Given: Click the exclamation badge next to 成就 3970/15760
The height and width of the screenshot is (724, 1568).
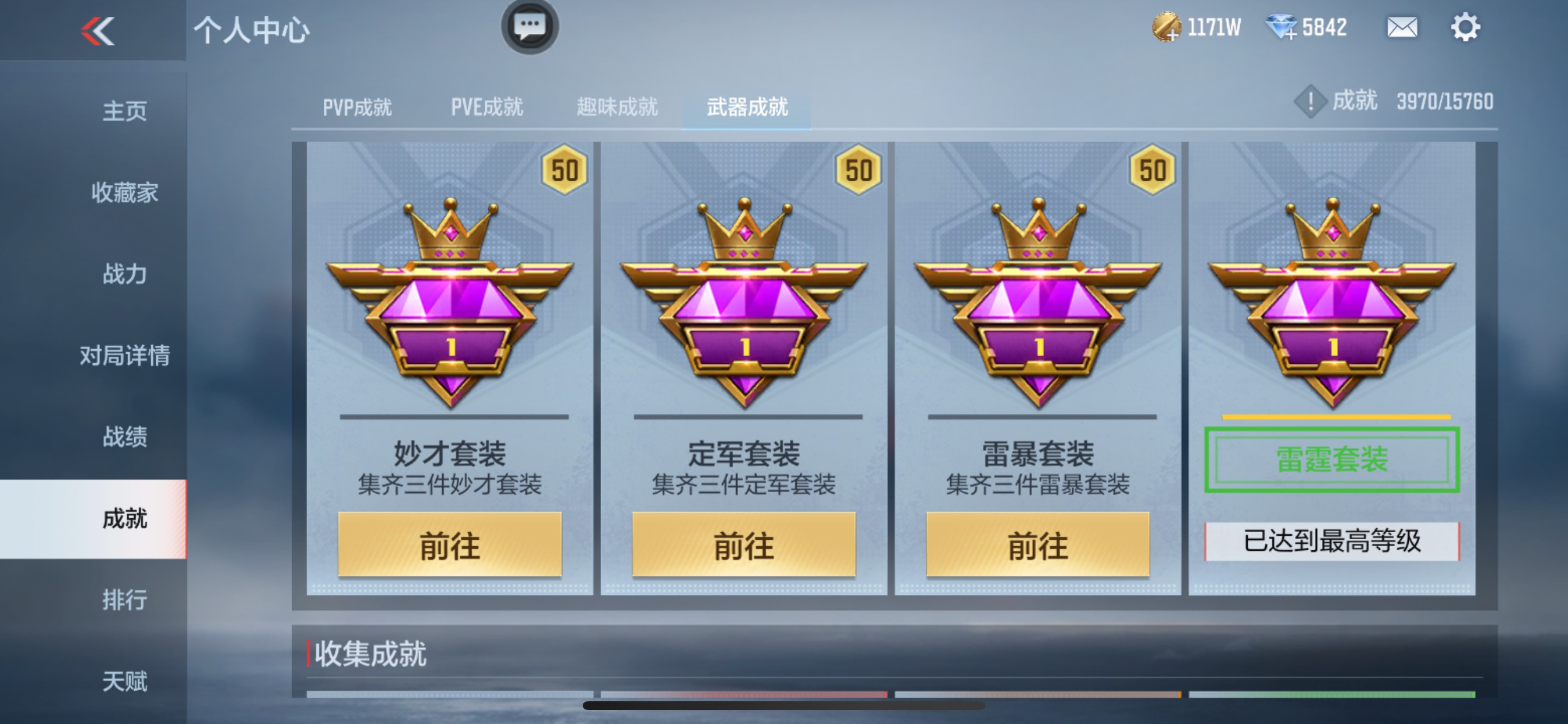Looking at the screenshot, I should 1310,101.
